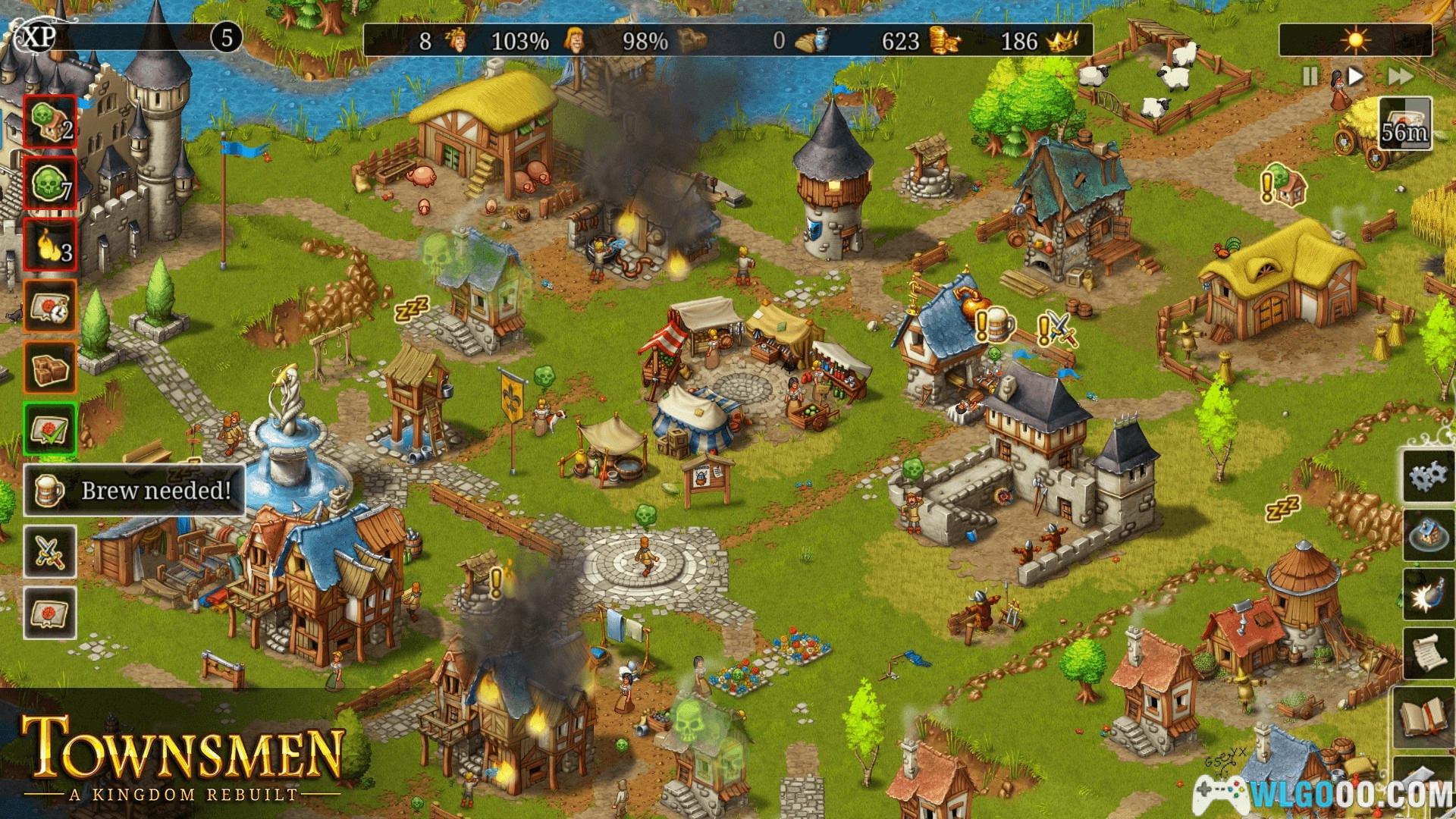This screenshot has width=1456, height=819.
Task: Set game speed to normal play
Action: (1357, 77)
